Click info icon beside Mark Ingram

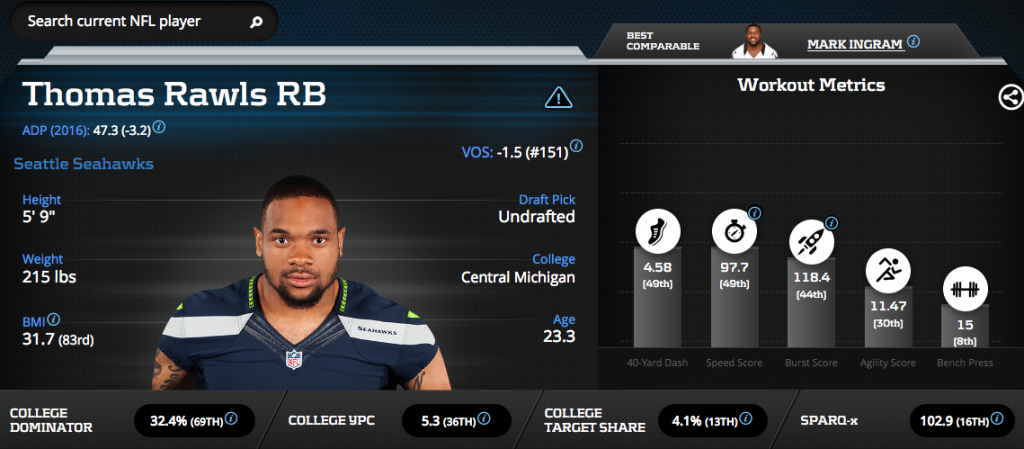[x=913, y=43]
